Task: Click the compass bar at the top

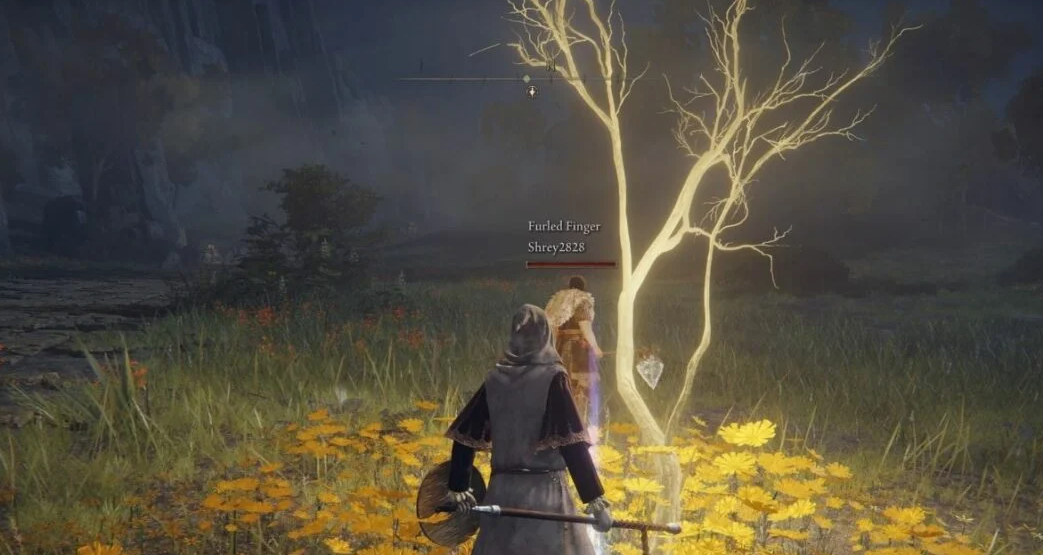Action: 520,77
